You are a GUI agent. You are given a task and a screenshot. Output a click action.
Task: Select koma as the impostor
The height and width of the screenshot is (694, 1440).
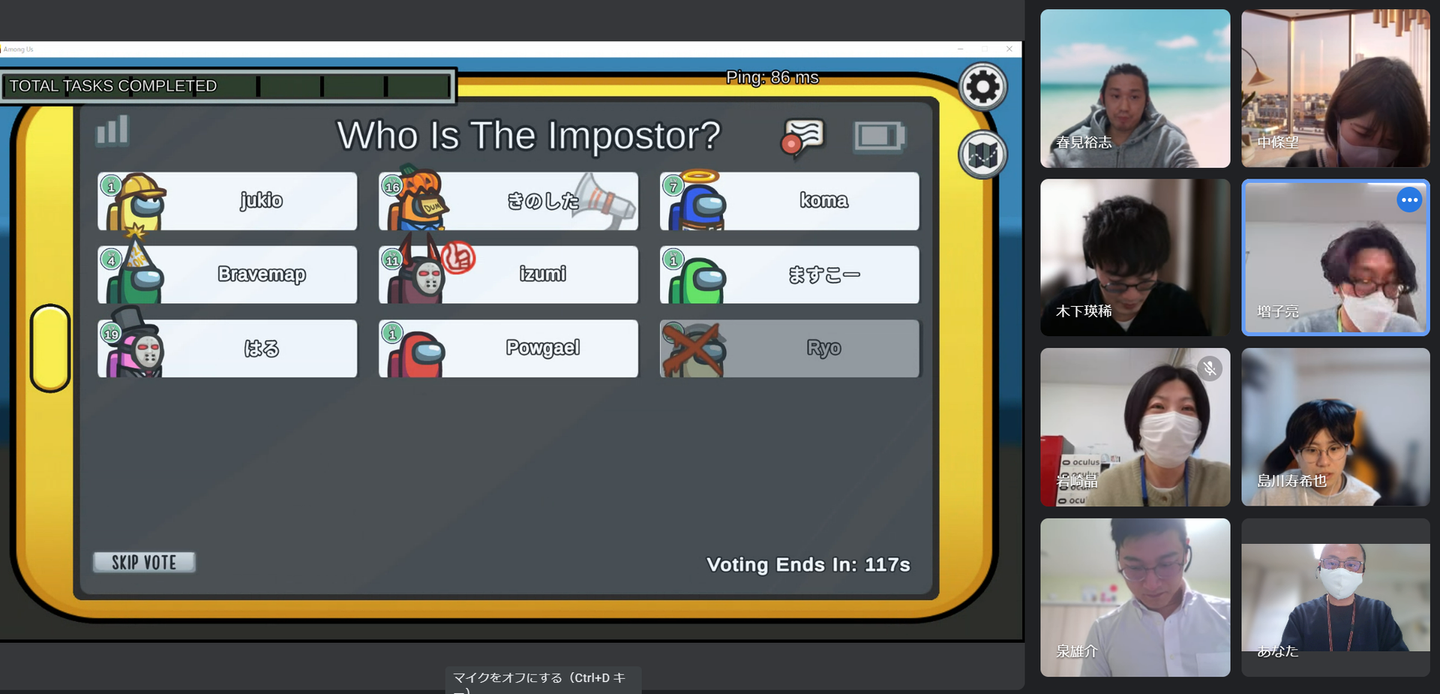pyautogui.click(x=789, y=201)
